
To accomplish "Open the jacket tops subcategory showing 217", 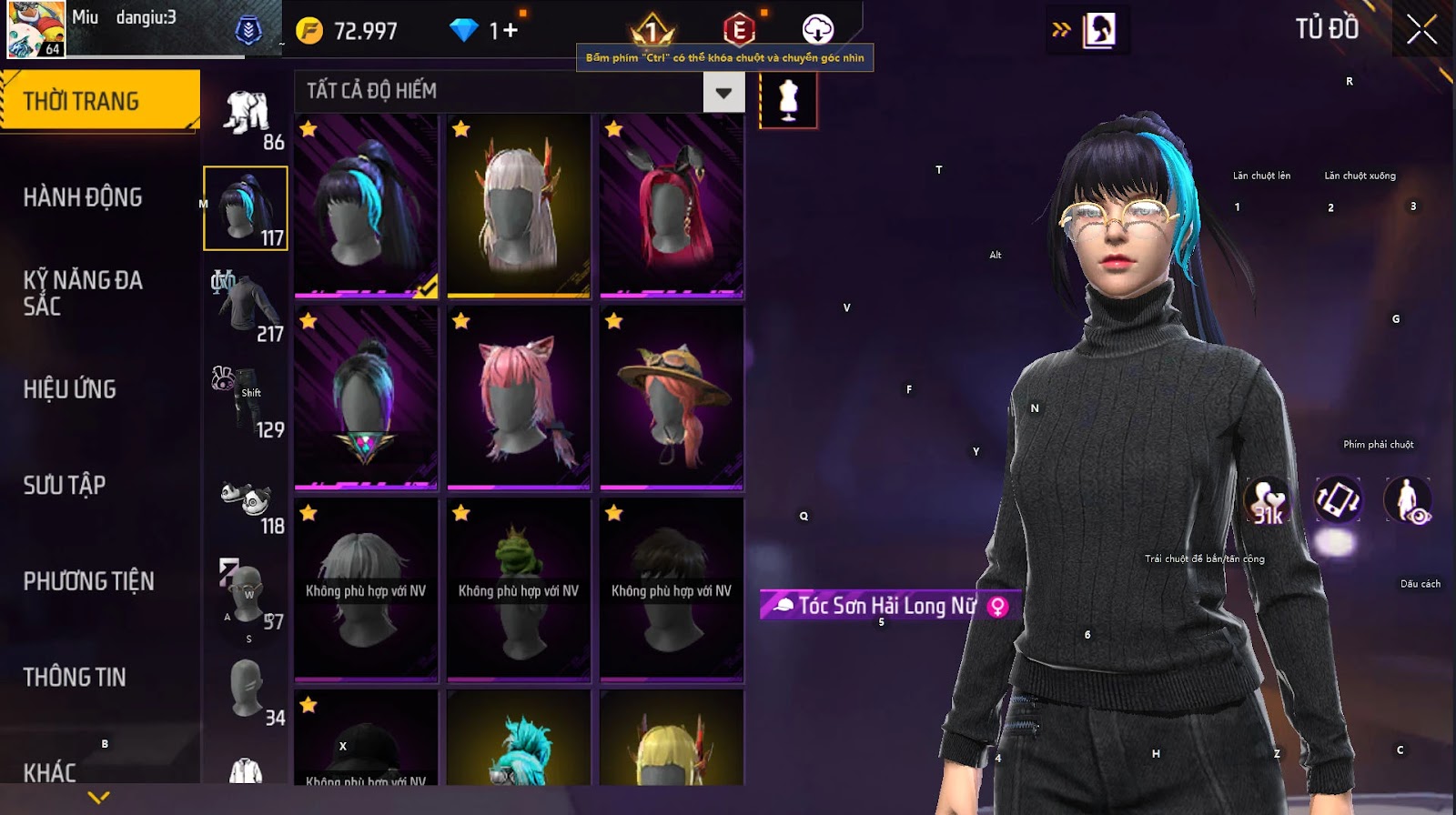I will tap(247, 307).
